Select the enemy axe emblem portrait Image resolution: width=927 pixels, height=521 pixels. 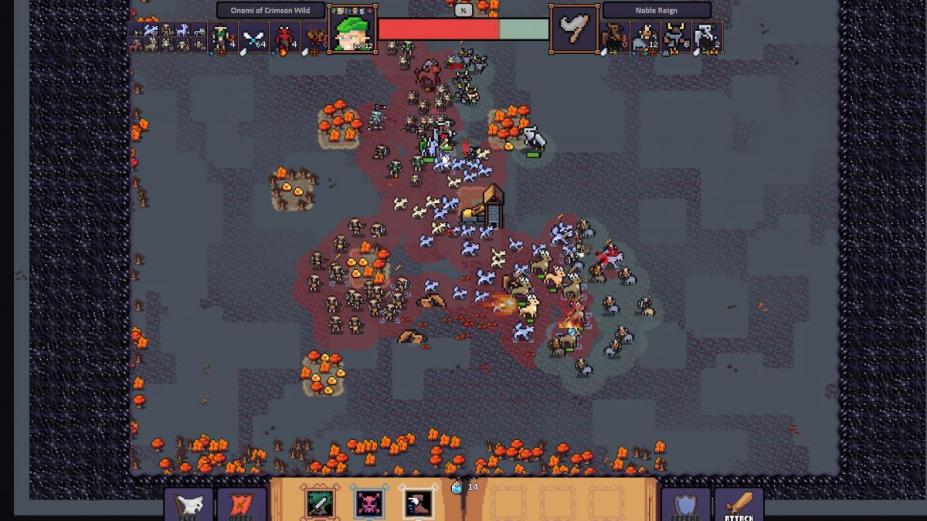click(574, 29)
